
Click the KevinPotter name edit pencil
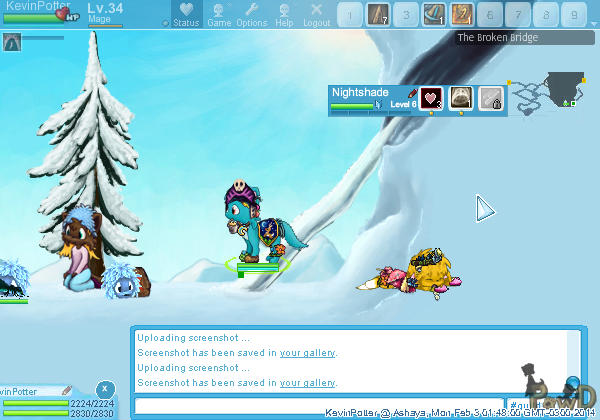point(67,391)
